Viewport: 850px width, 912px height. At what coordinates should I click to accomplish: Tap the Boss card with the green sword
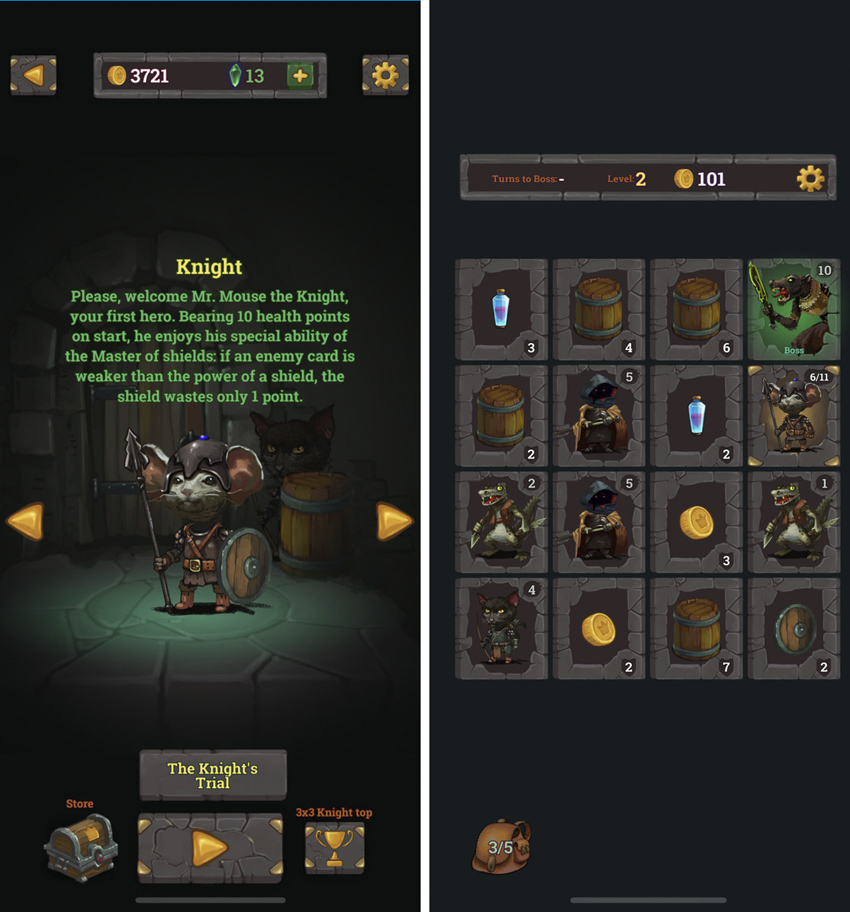[x=794, y=309]
